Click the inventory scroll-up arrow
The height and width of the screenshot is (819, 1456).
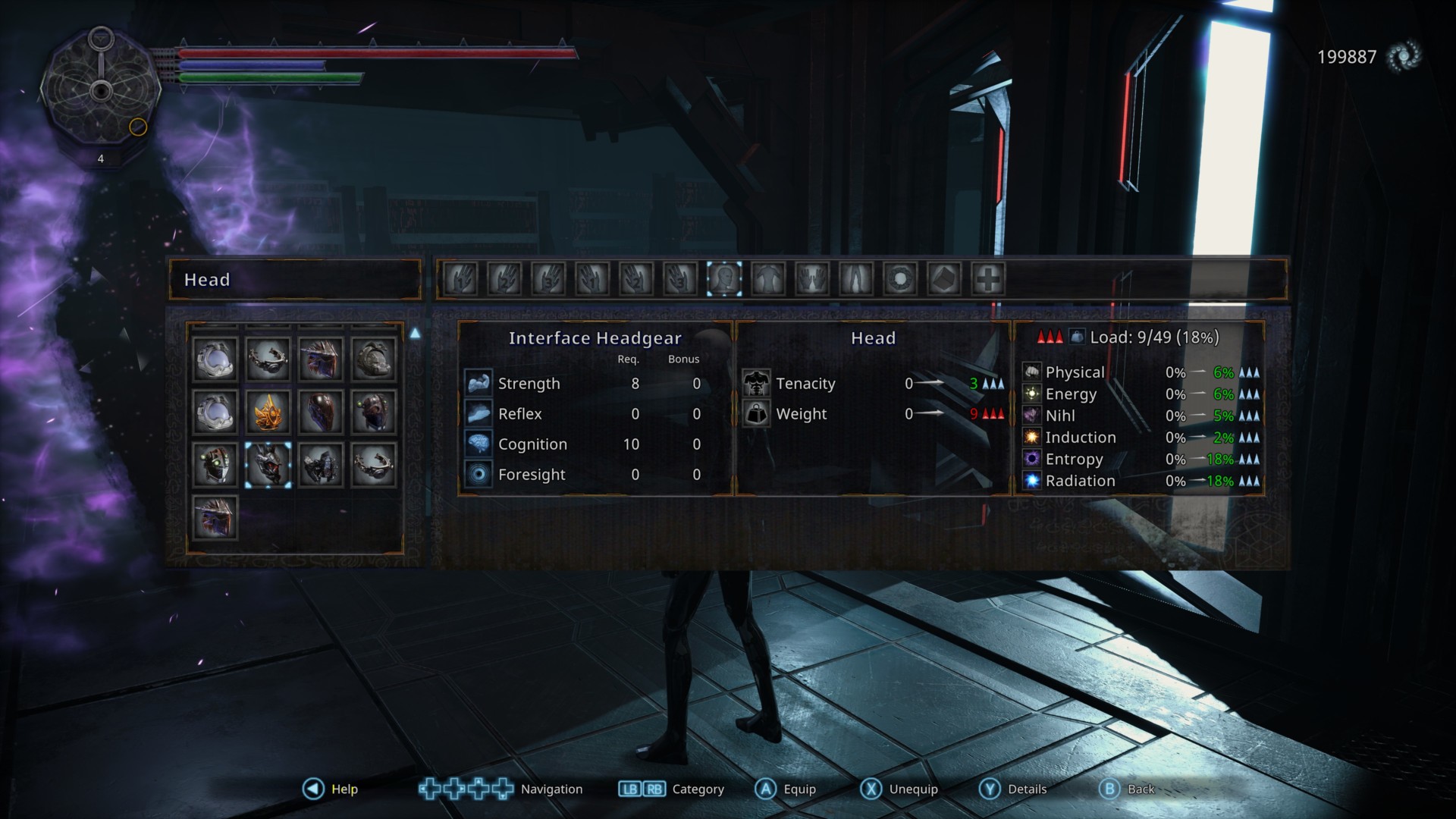tap(415, 333)
